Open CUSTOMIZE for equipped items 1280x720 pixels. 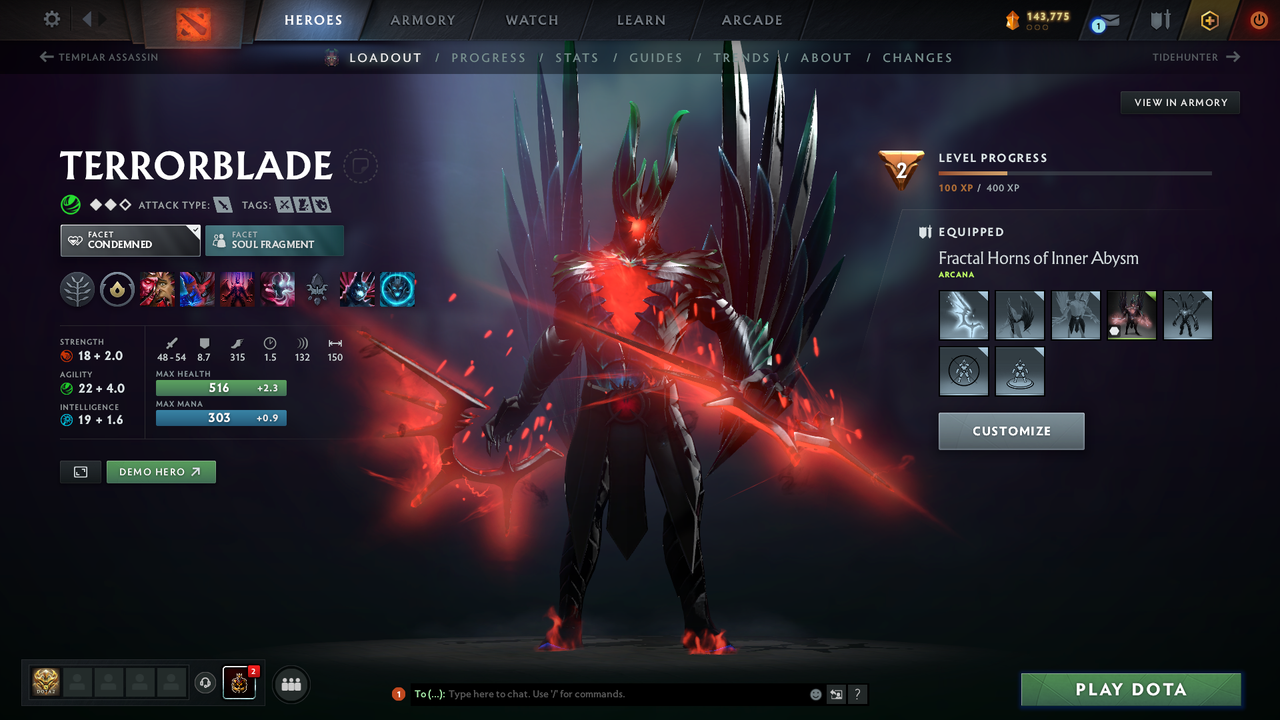(x=1011, y=431)
